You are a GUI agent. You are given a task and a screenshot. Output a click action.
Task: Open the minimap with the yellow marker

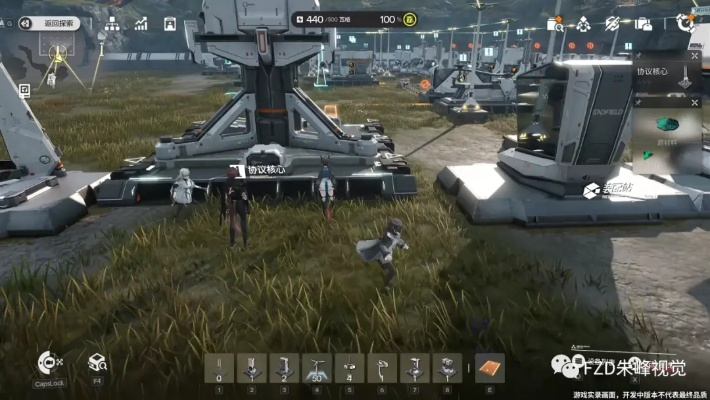click(58, 51)
